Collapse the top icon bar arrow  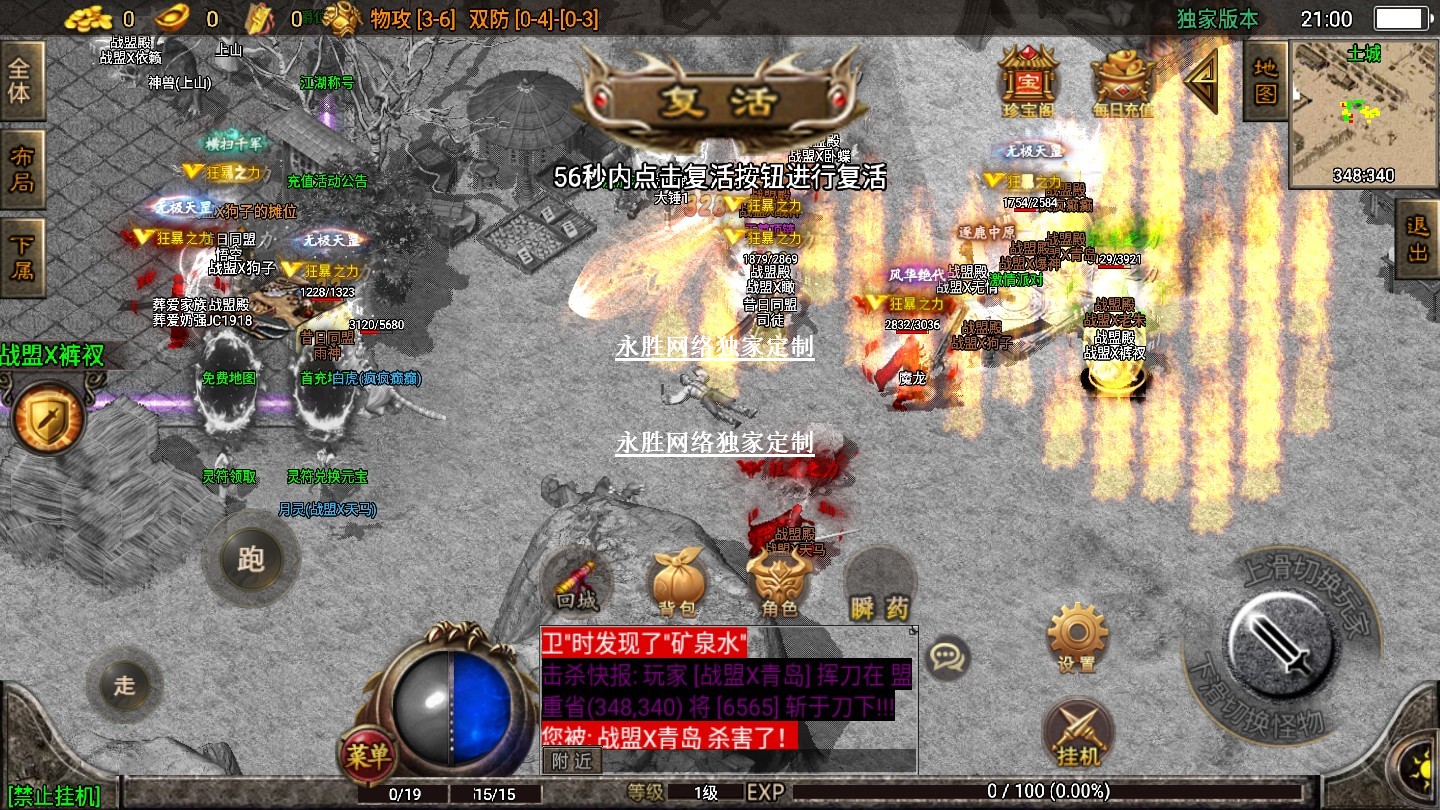click(x=1202, y=79)
